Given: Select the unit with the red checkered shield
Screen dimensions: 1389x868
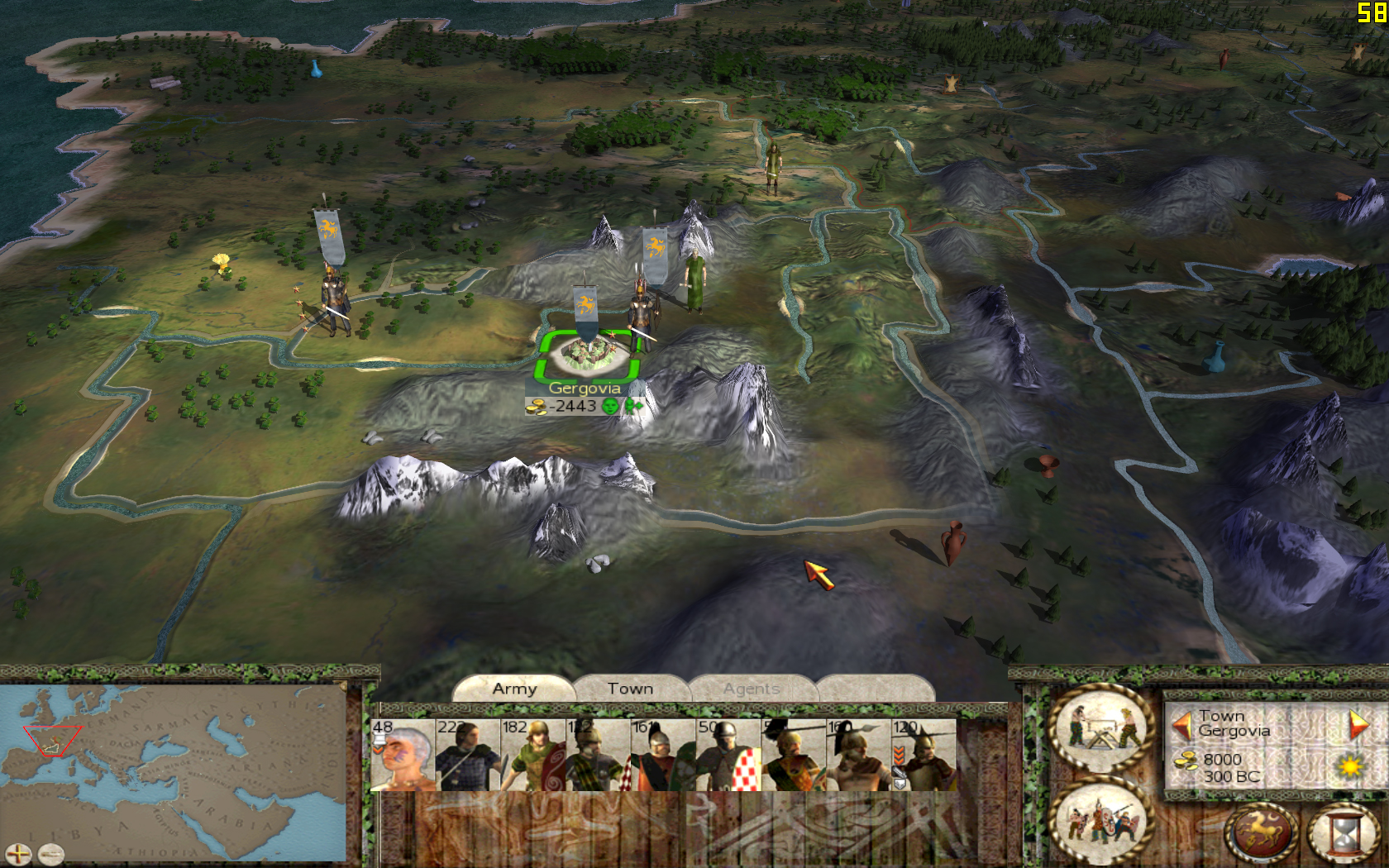Looking at the screenshot, I should 728,755.
